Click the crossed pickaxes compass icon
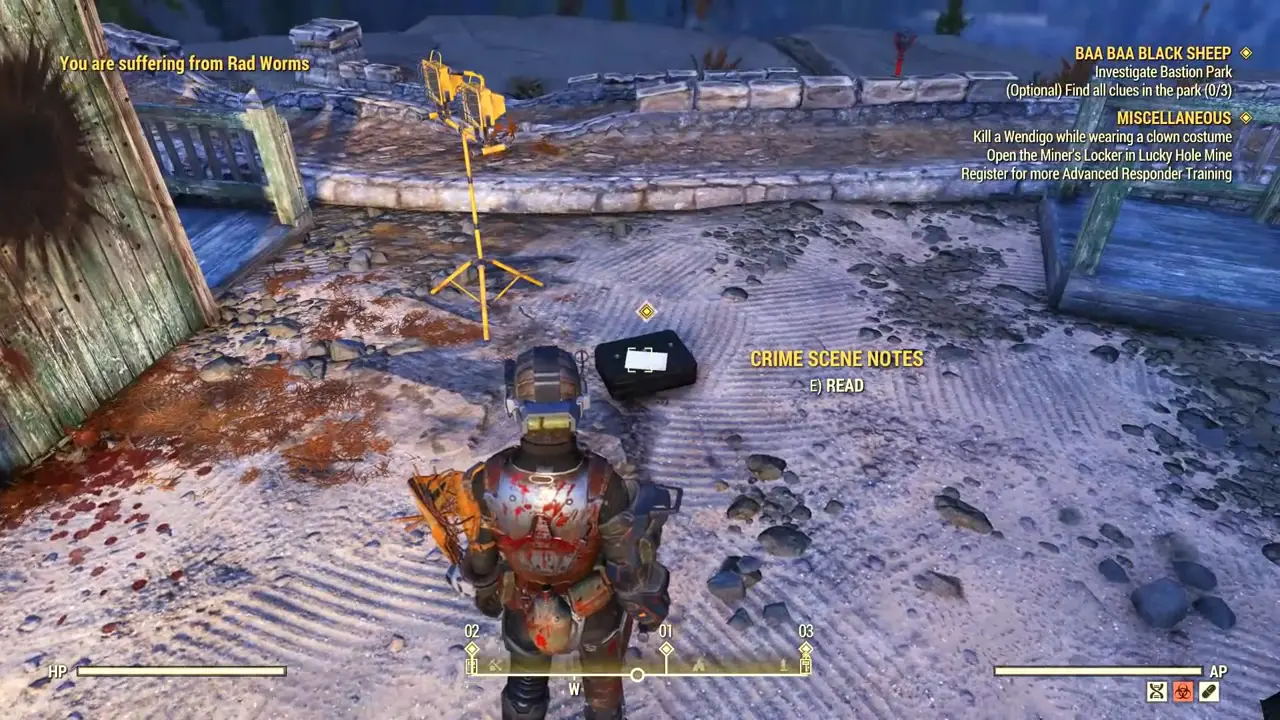 pyautogui.click(x=493, y=666)
